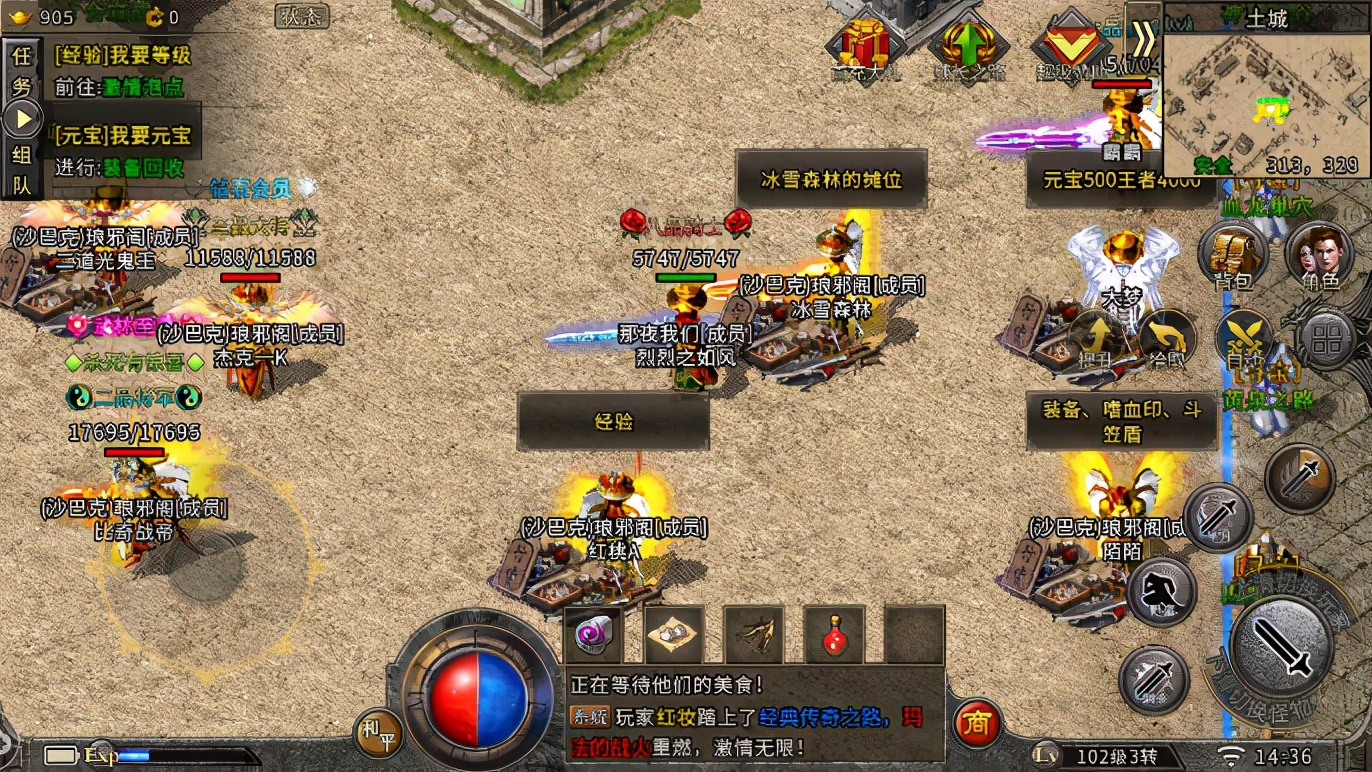
Task: Switch to the 任务 quest tab
Action: point(21,69)
